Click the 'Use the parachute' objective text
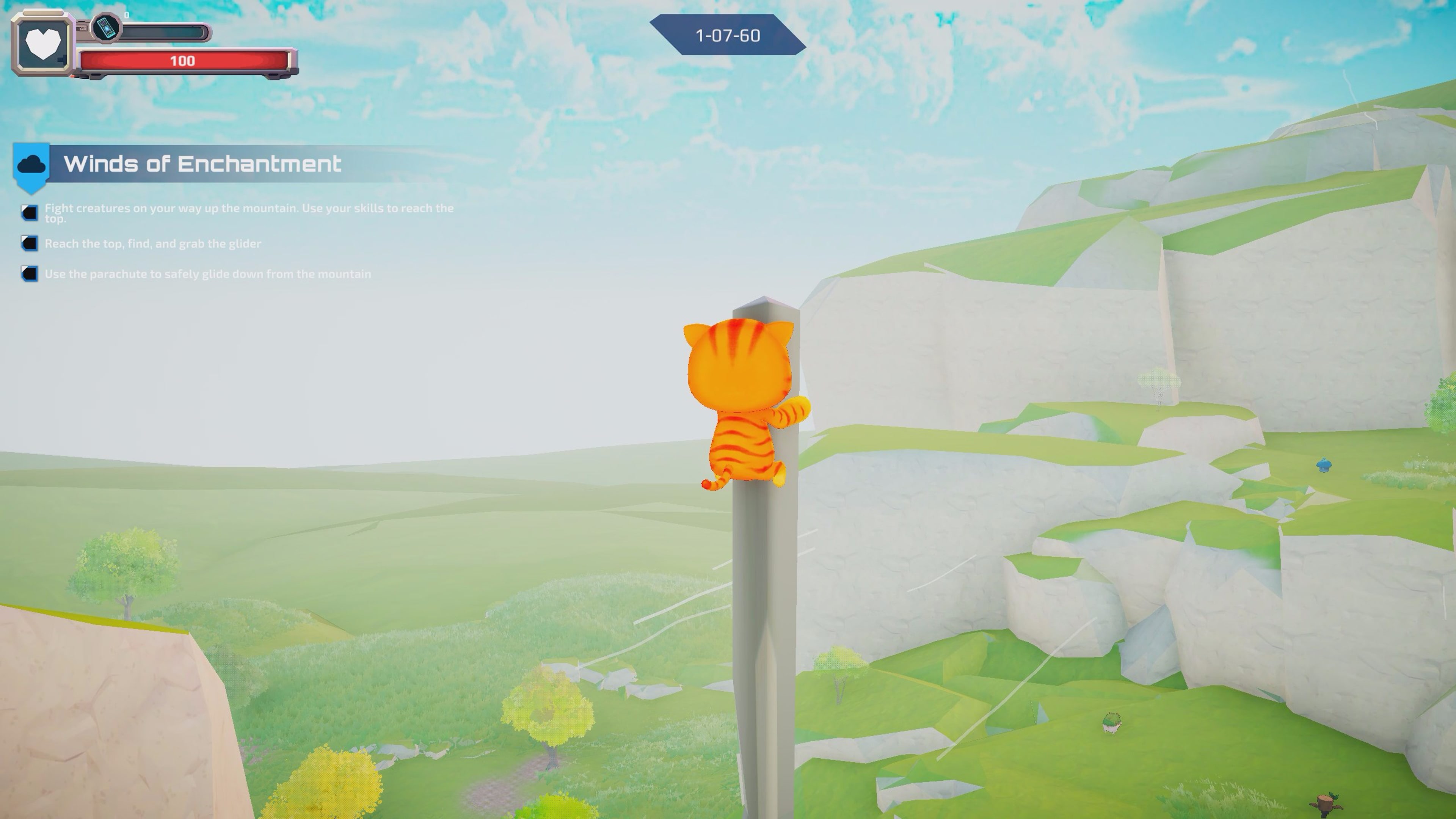 pyautogui.click(x=208, y=273)
